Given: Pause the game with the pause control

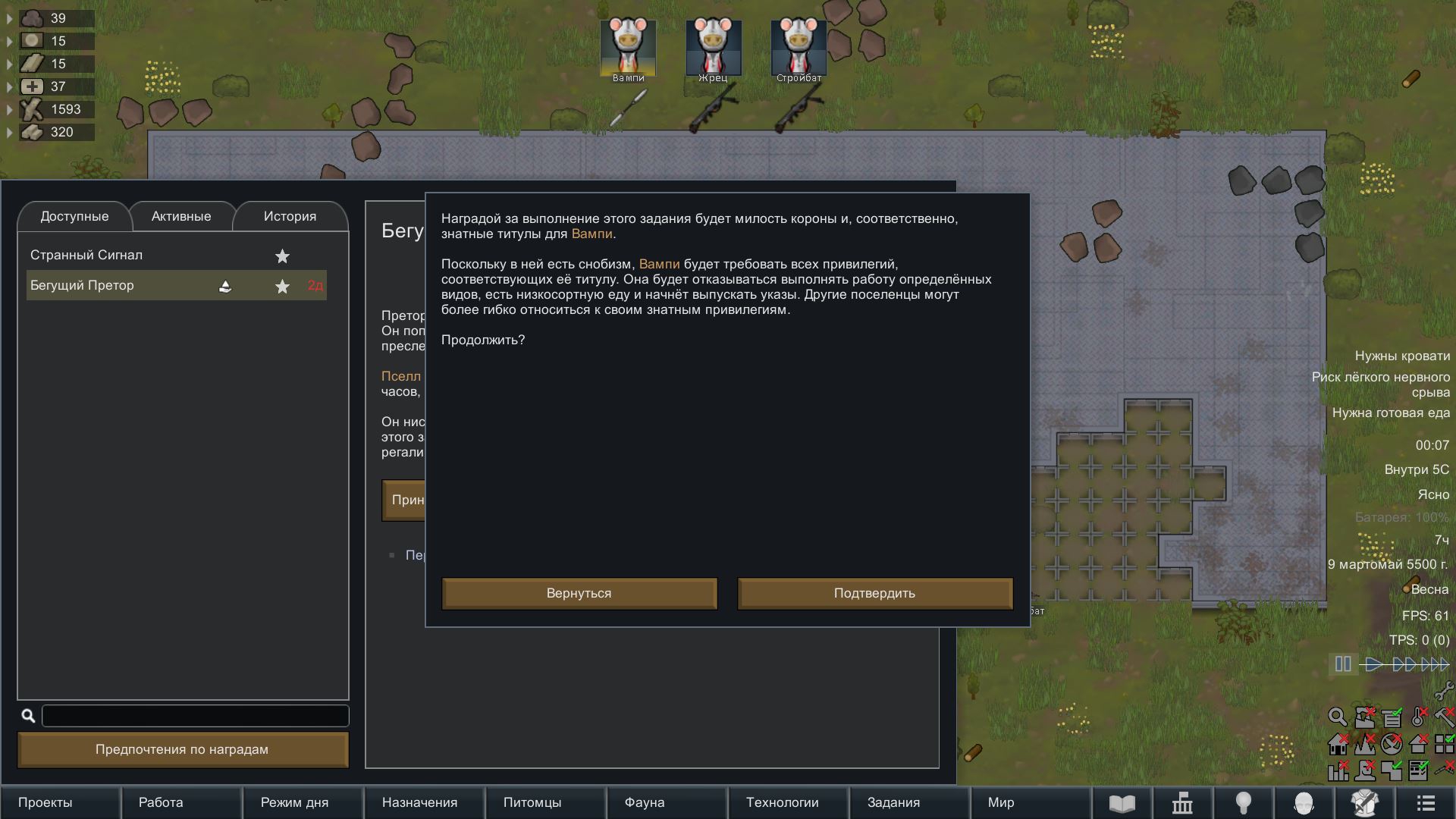Looking at the screenshot, I should tap(1343, 664).
